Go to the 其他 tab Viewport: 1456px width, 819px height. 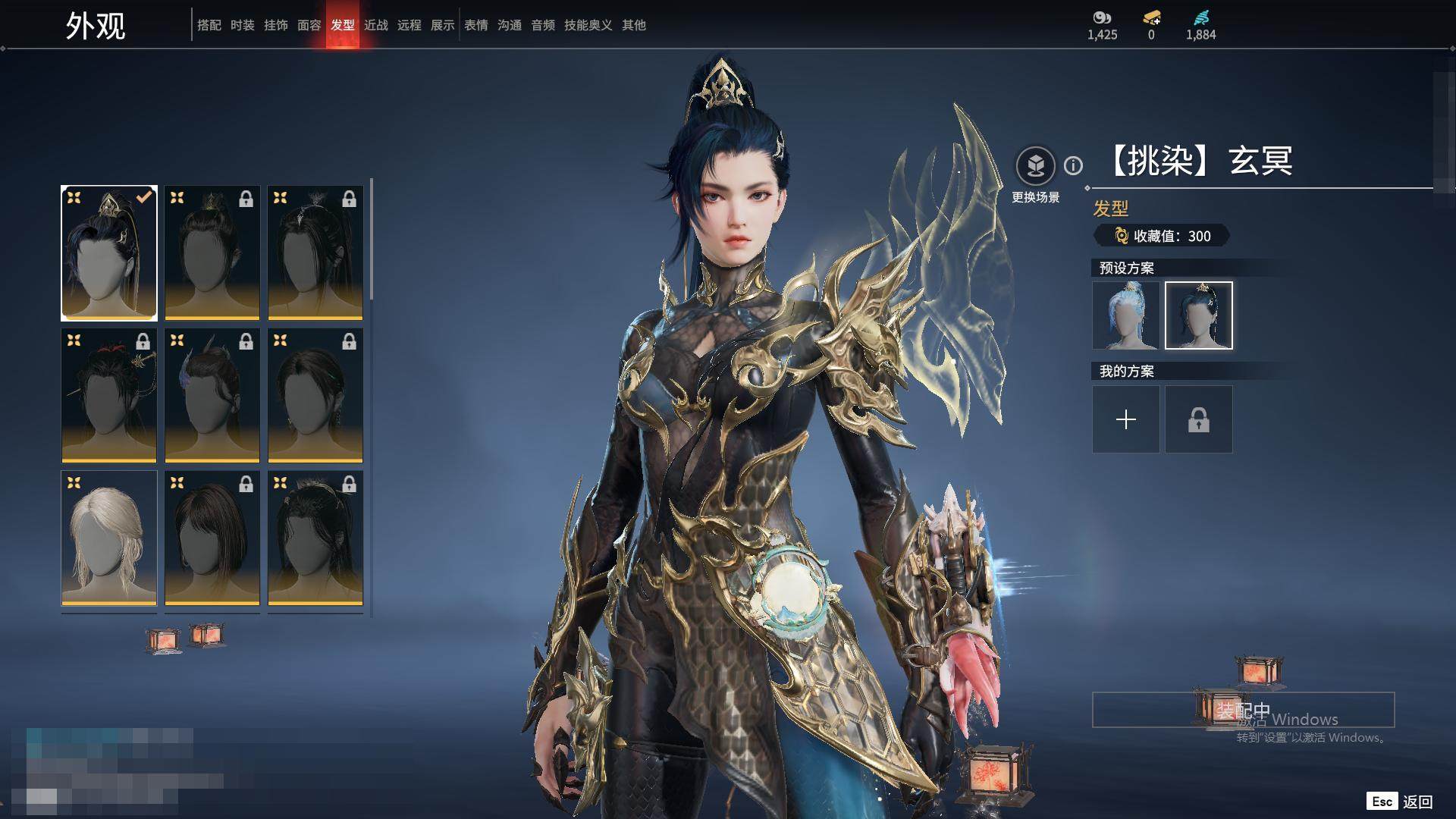[x=634, y=25]
